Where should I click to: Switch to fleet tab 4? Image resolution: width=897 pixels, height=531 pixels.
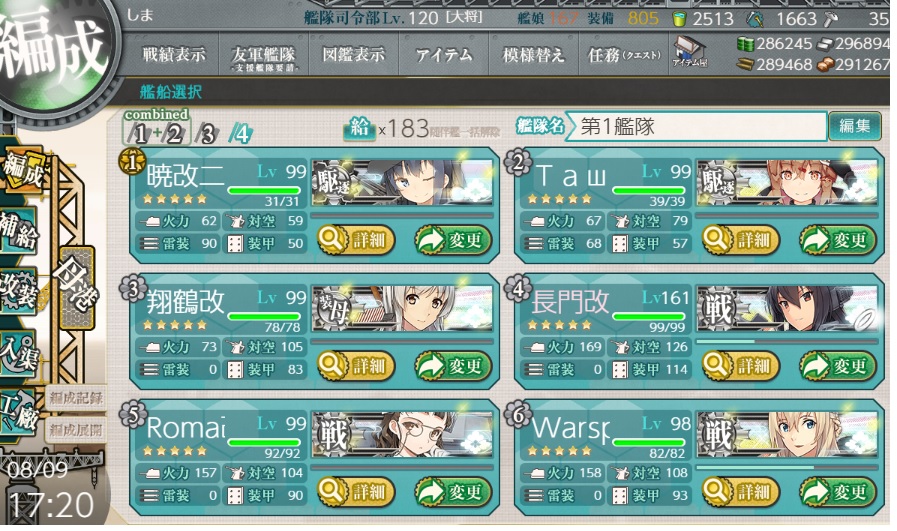coord(239,131)
